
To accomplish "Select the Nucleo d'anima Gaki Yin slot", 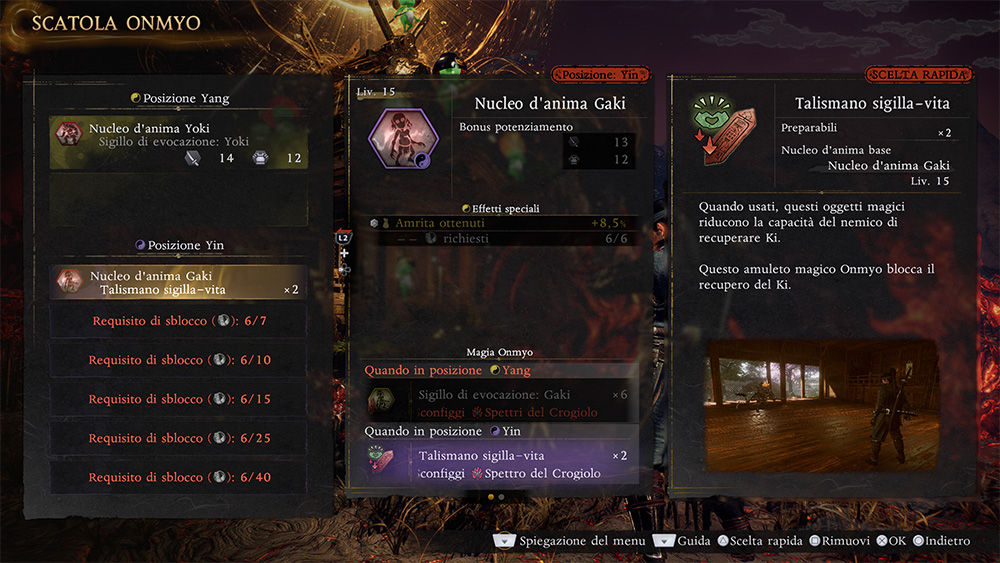I will coord(178,282).
